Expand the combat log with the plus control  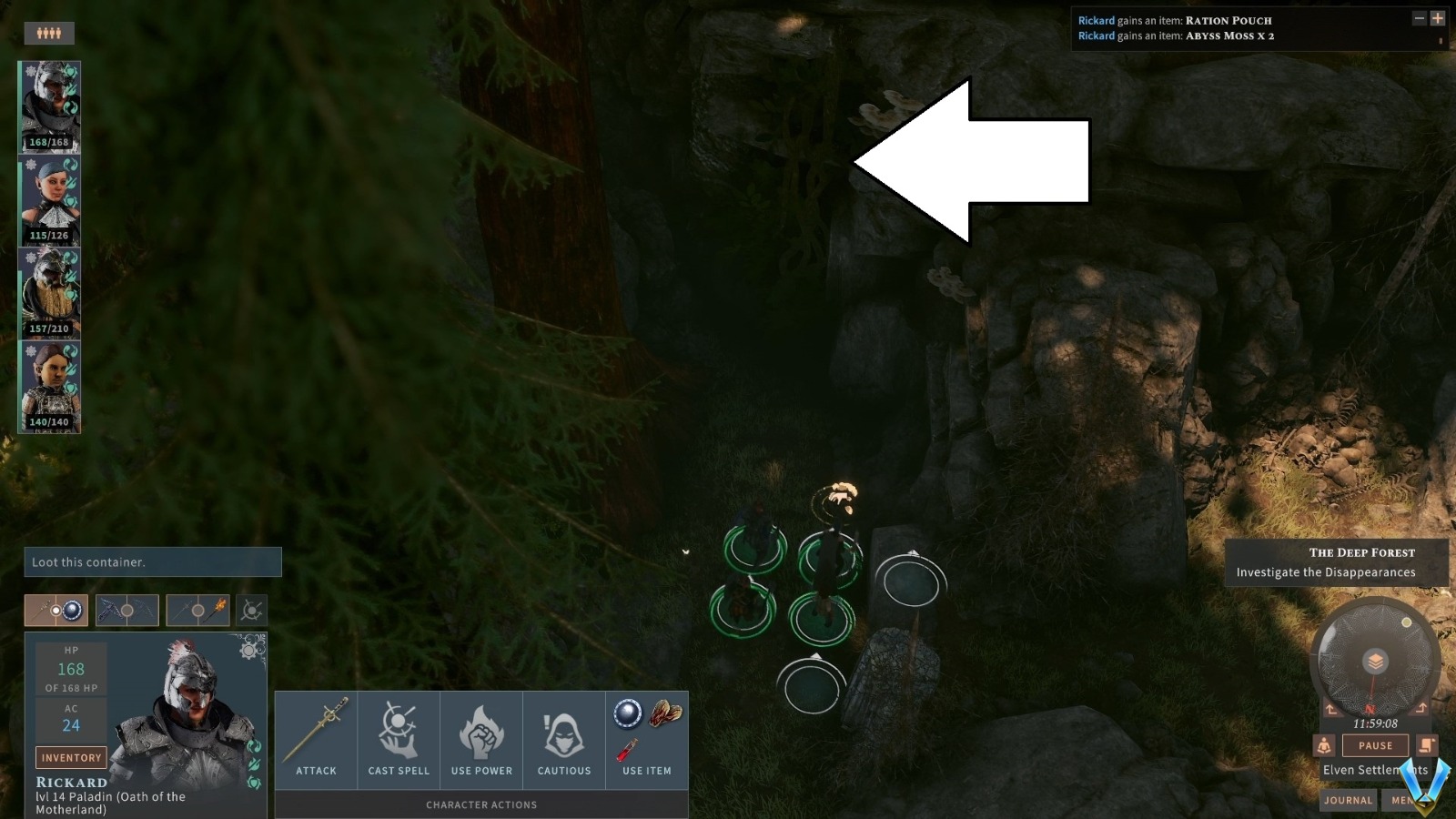pos(1439,18)
